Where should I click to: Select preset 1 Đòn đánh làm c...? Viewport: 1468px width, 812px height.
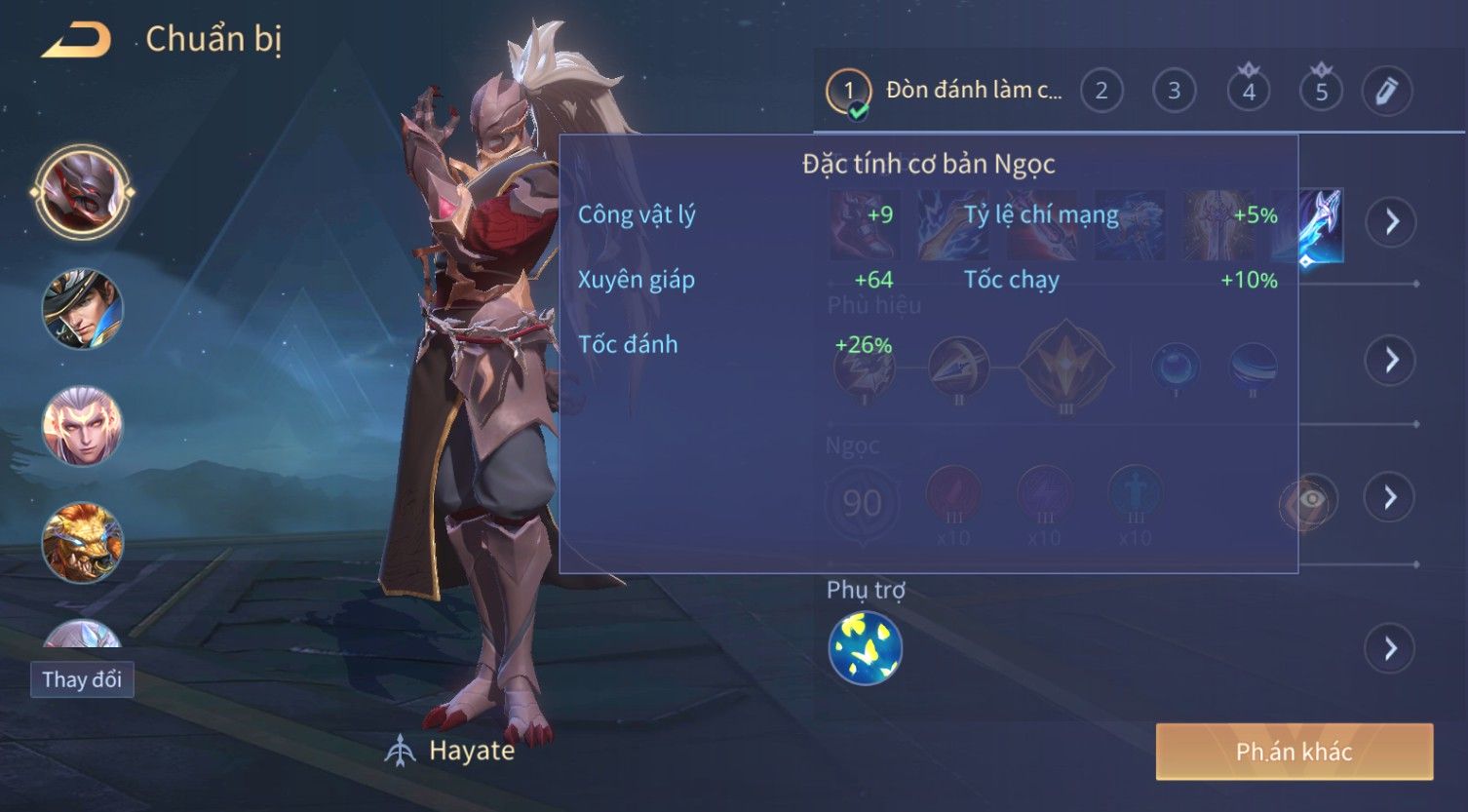[x=946, y=91]
